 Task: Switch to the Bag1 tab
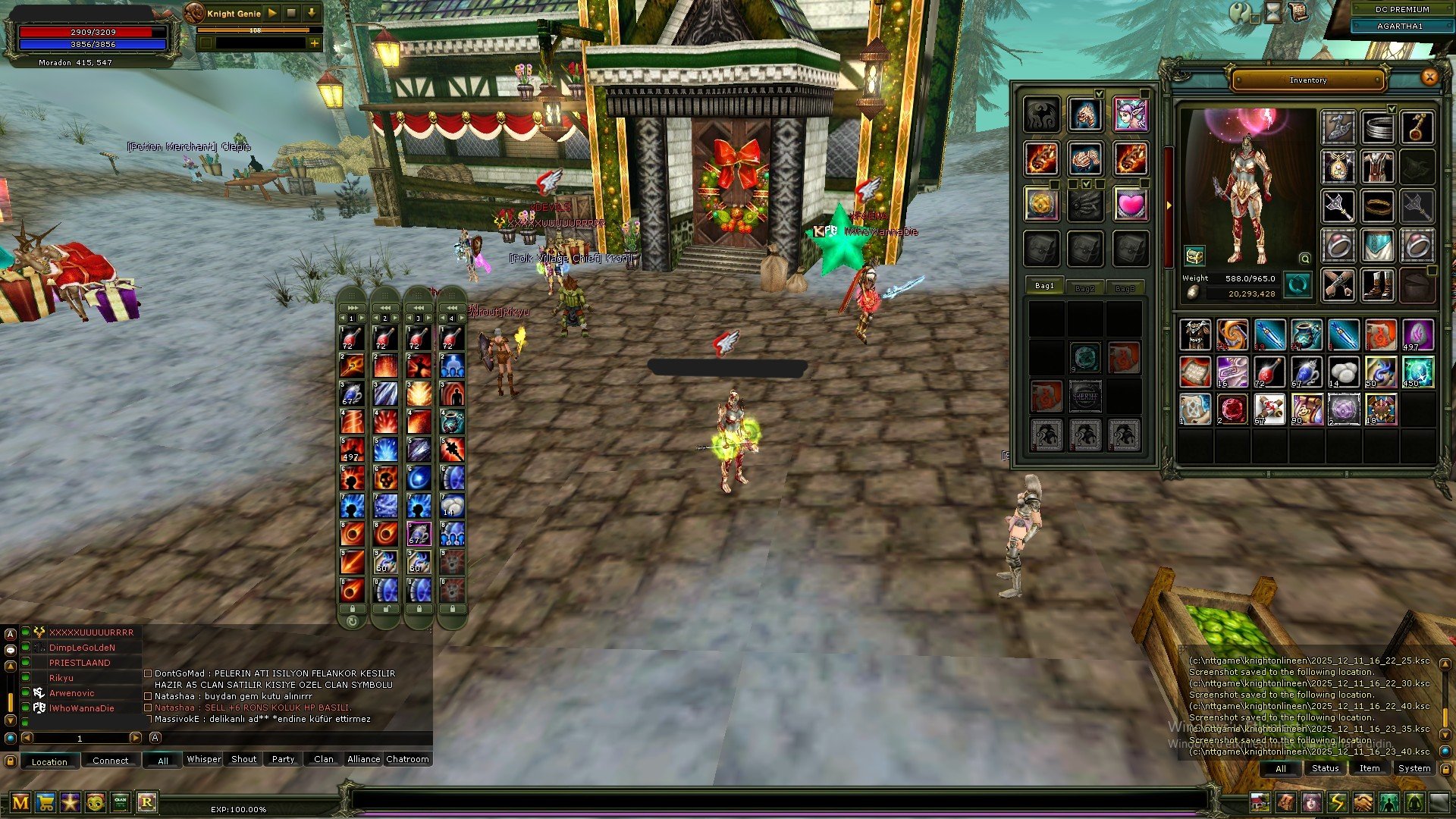(x=1044, y=286)
